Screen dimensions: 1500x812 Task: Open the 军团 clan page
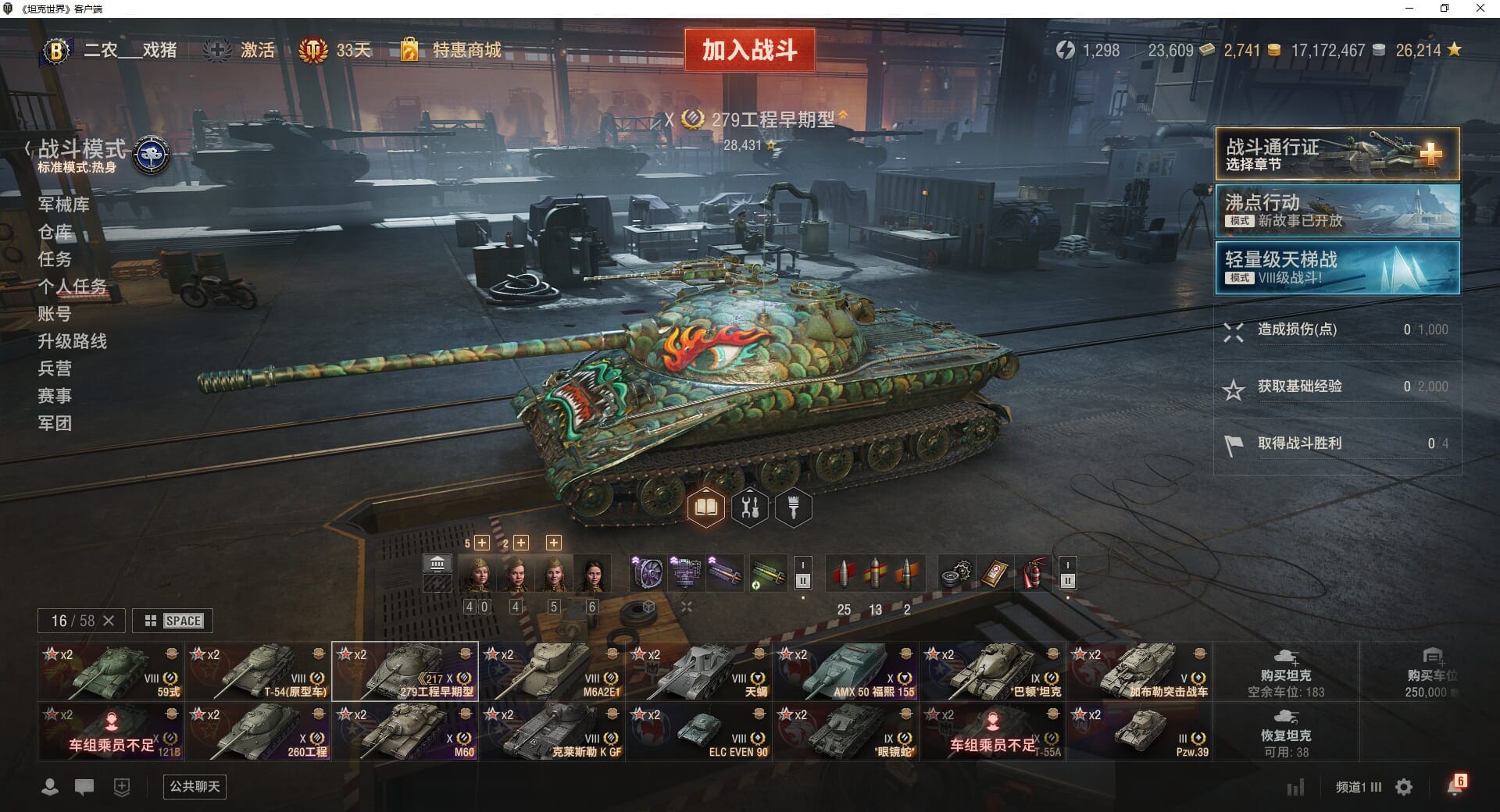click(55, 423)
